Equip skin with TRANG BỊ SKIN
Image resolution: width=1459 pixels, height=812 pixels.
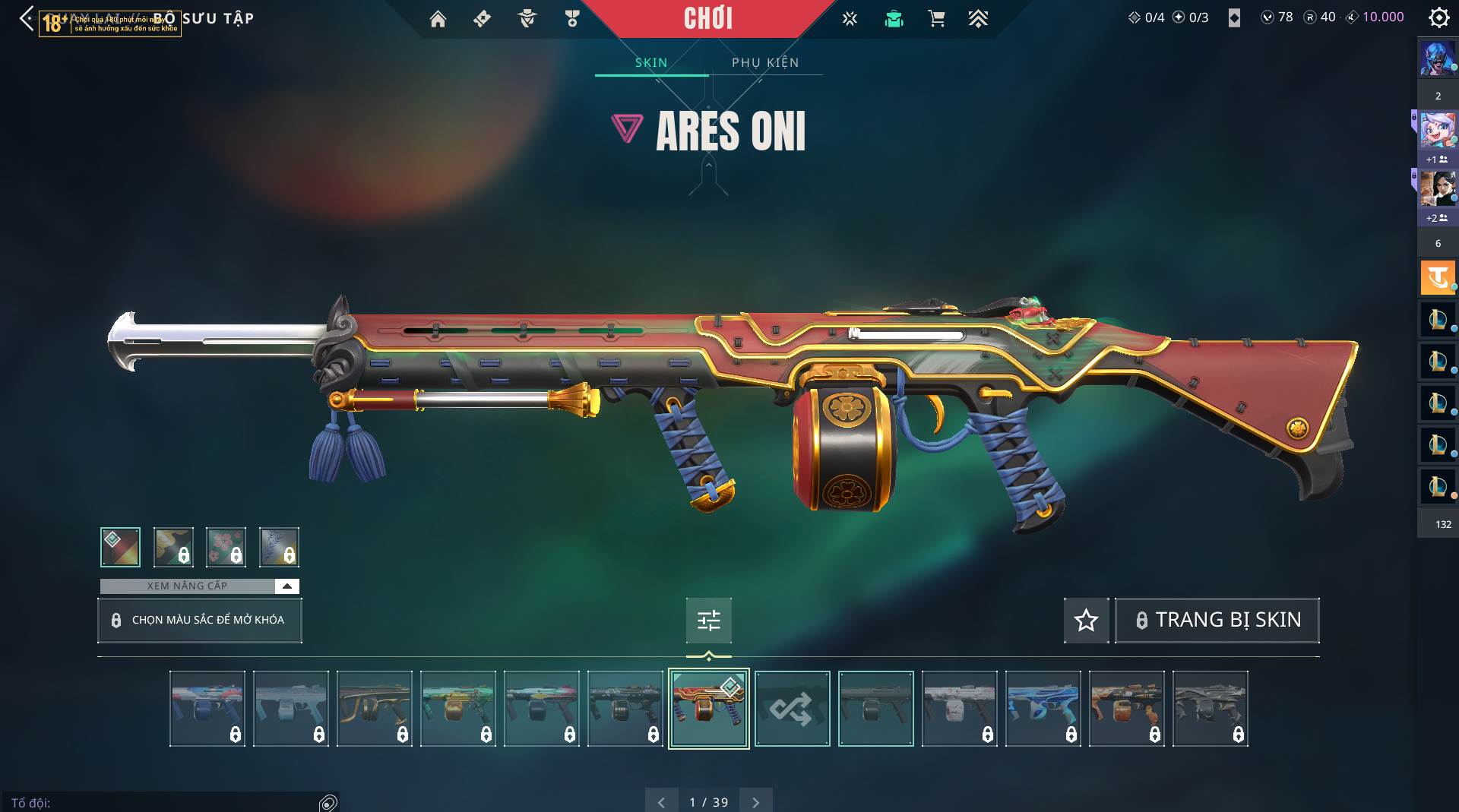(1217, 621)
